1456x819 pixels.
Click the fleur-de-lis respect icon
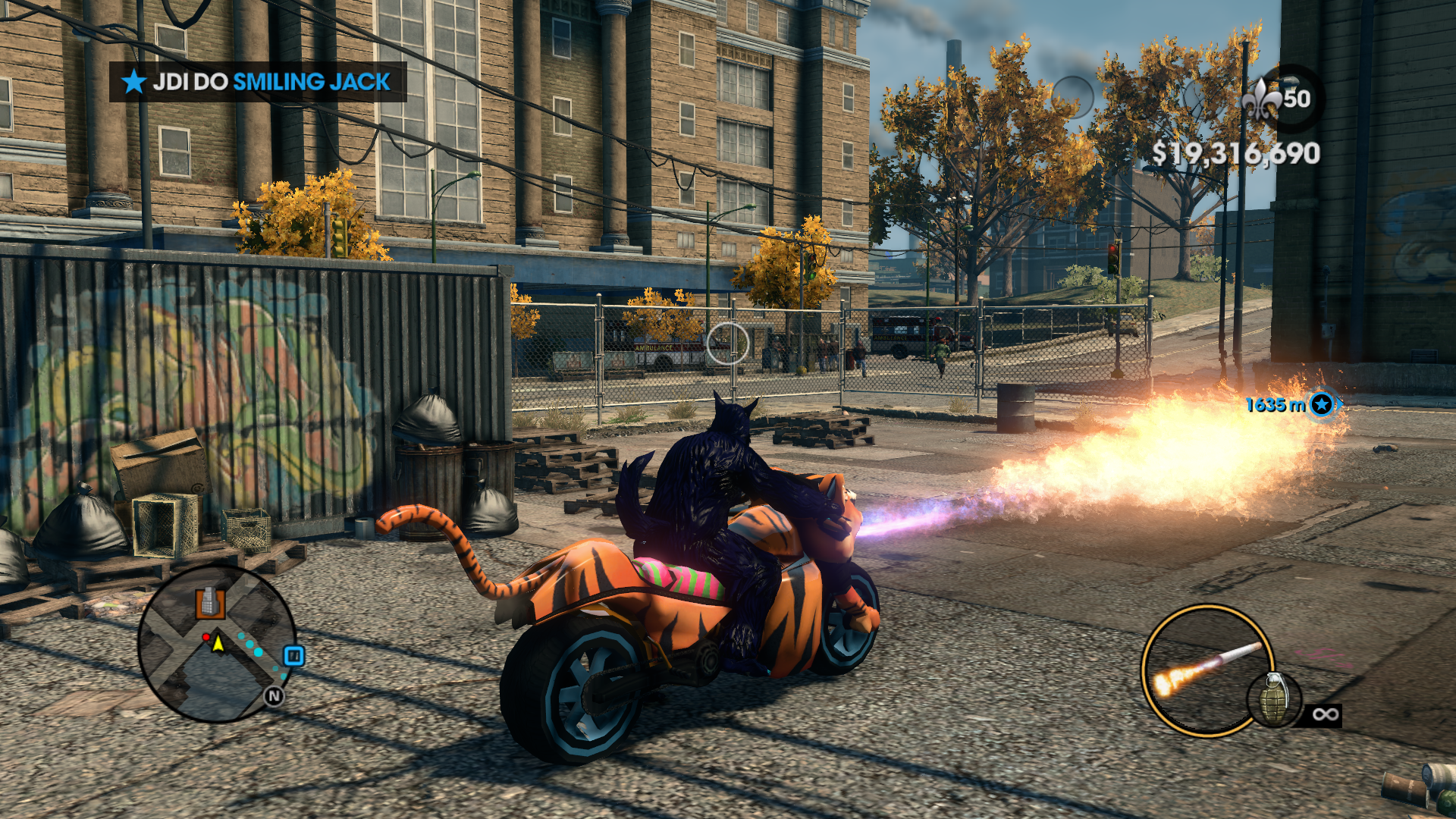(1262, 99)
